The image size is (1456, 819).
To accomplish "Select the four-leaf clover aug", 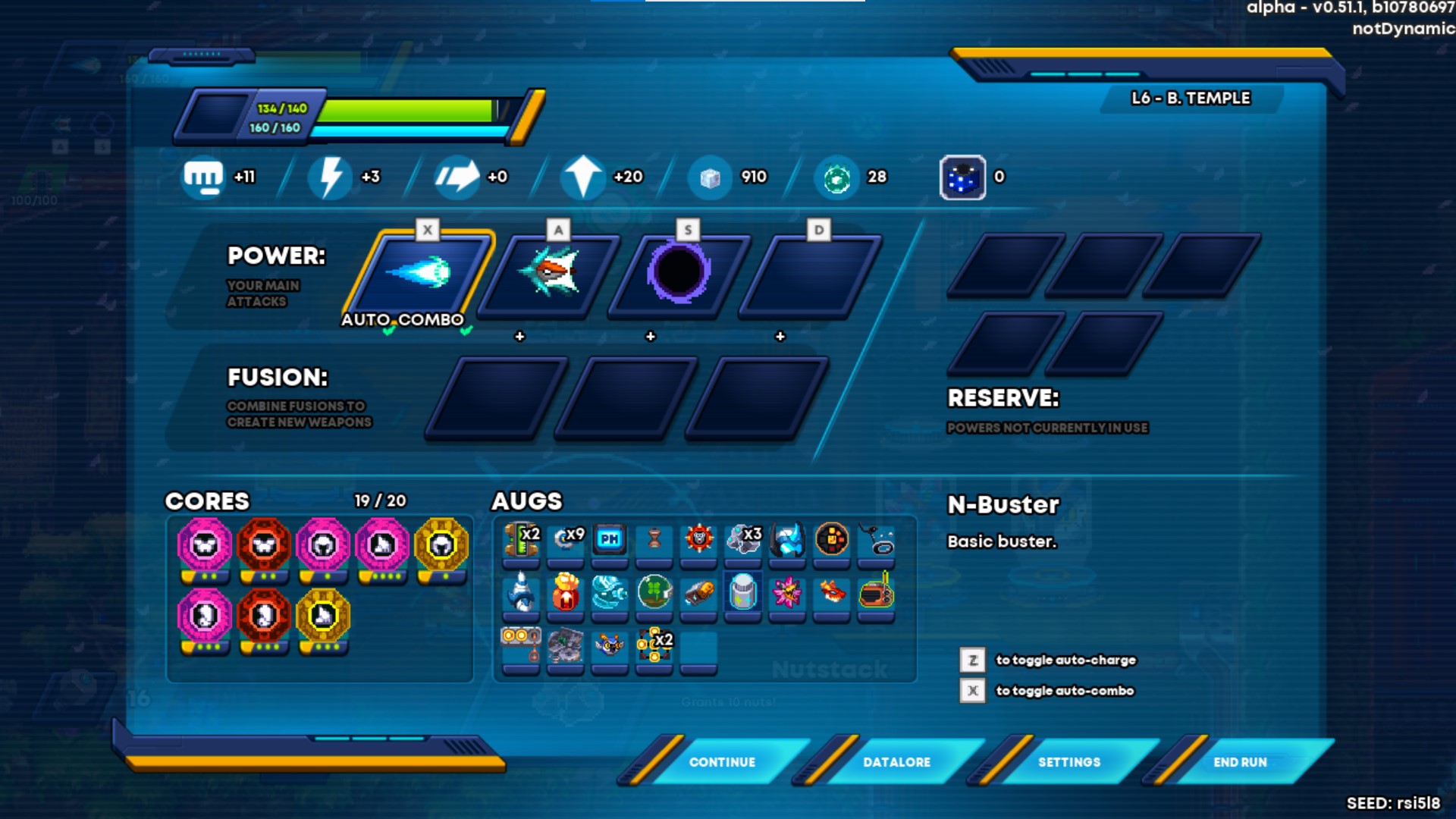I will [x=654, y=591].
